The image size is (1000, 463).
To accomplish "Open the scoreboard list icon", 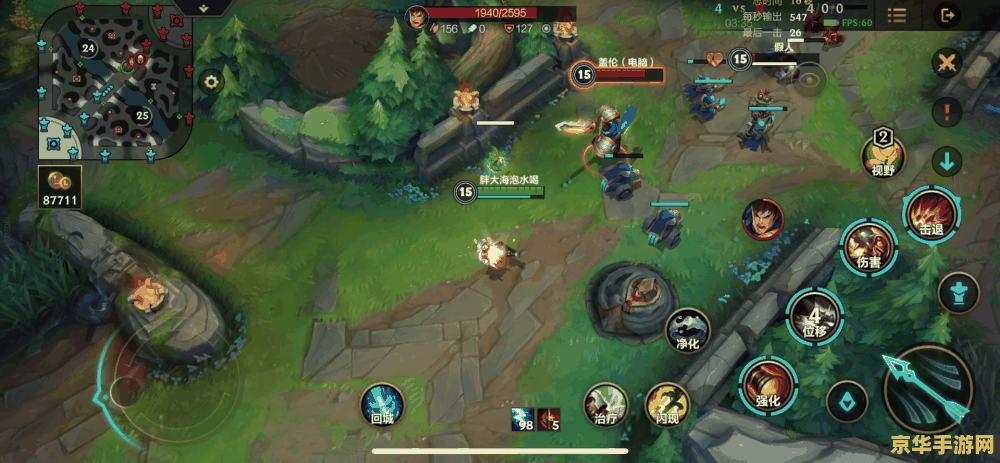I will click(x=897, y=14).
